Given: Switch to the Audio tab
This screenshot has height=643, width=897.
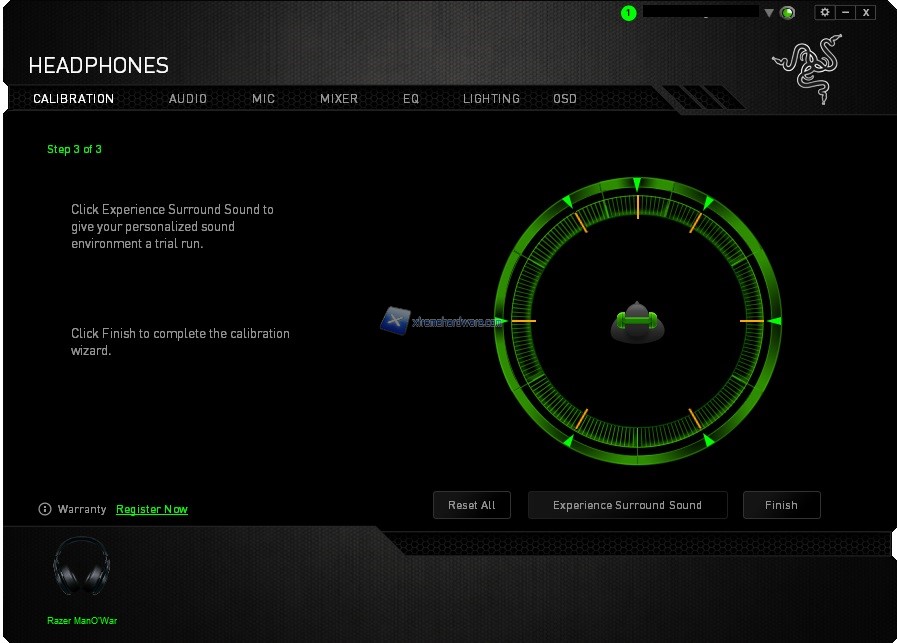Looking at the screenshot, I should click(188, 99).
